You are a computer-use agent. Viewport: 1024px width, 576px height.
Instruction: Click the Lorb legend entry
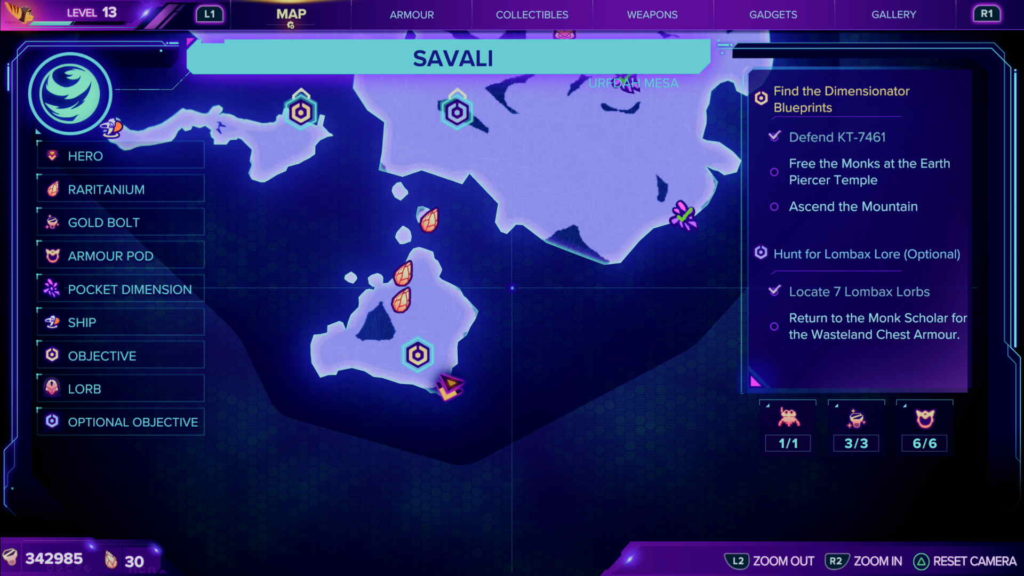point(120,389)
